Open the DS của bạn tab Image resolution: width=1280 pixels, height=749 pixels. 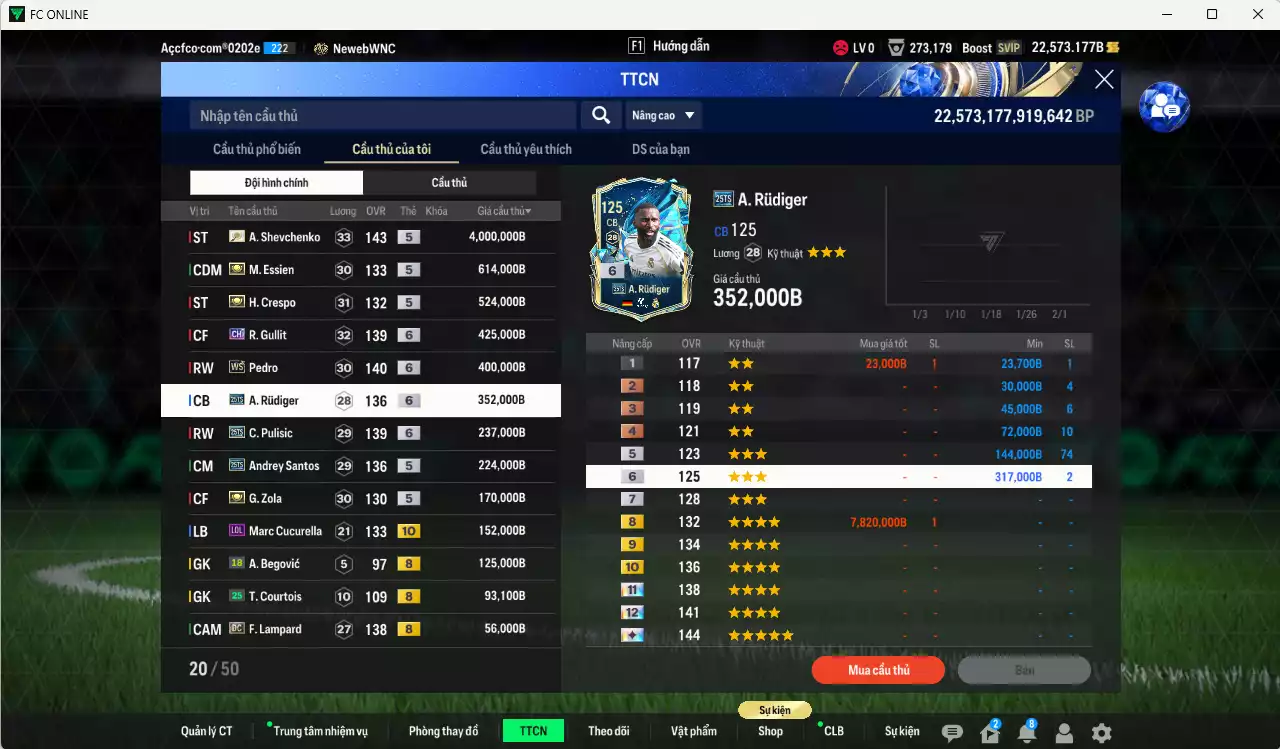[660, 149]
